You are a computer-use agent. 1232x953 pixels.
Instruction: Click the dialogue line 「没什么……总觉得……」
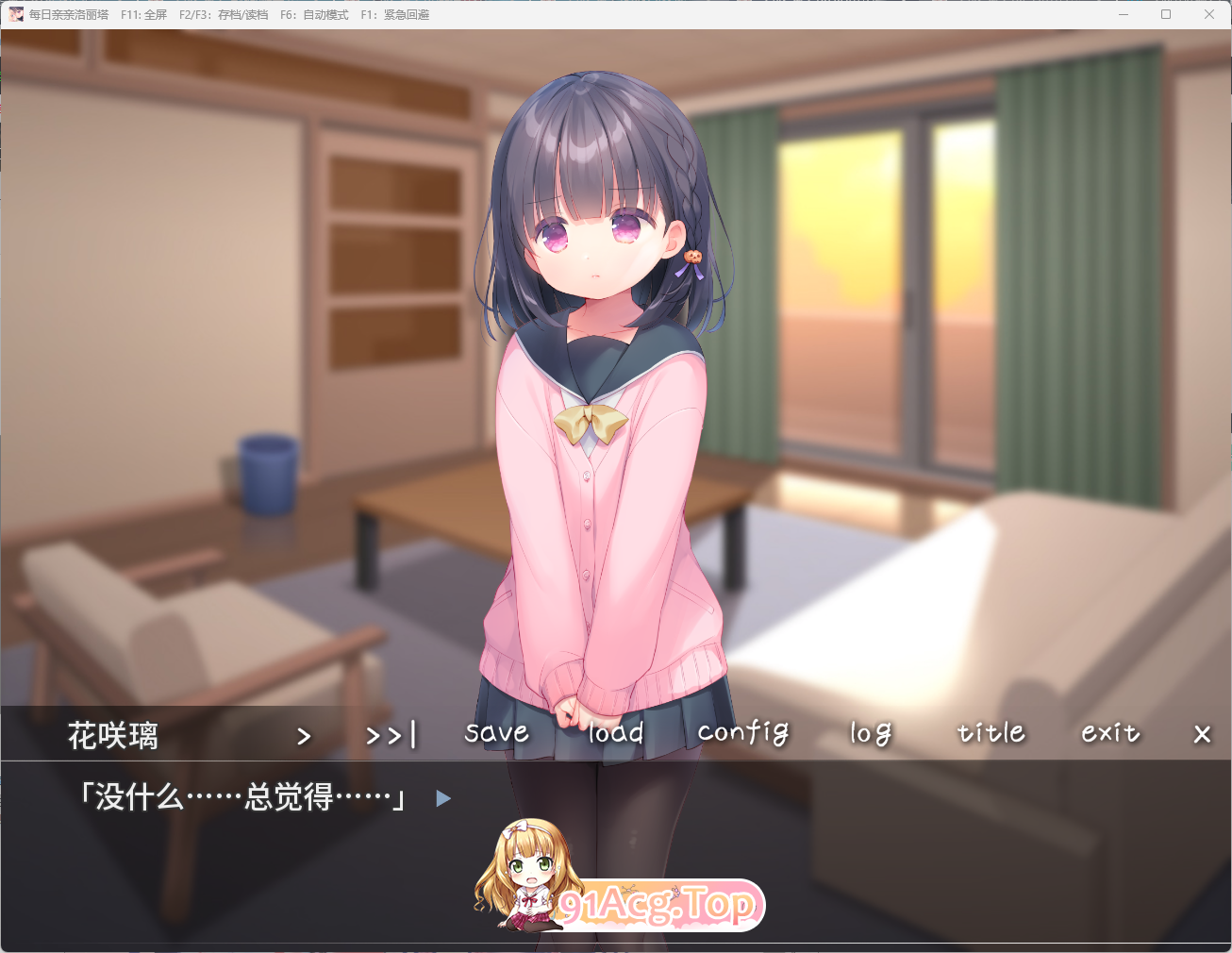(243, 798)
